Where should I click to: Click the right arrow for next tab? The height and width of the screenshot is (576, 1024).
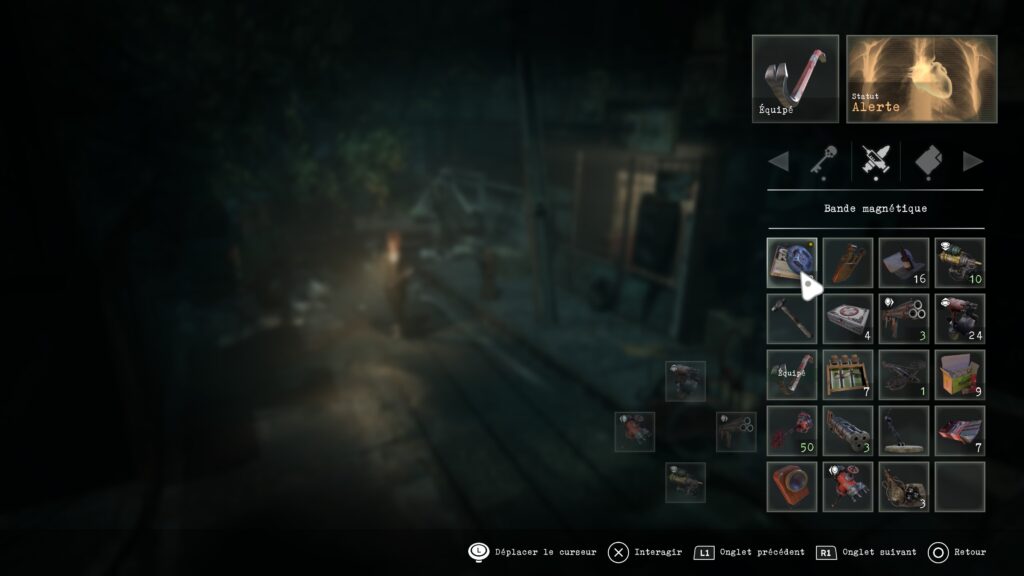pyautogui.click(x=972, y=161)
